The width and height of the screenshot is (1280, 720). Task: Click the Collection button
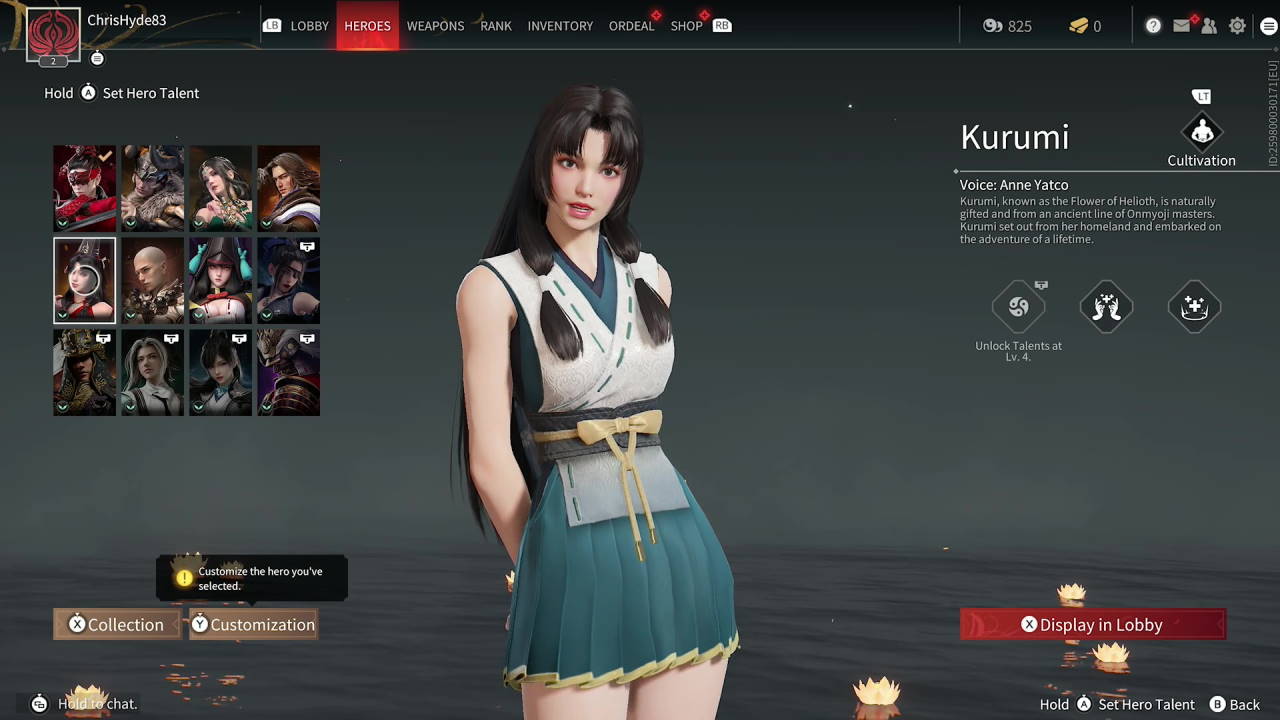tap(116, 624)
